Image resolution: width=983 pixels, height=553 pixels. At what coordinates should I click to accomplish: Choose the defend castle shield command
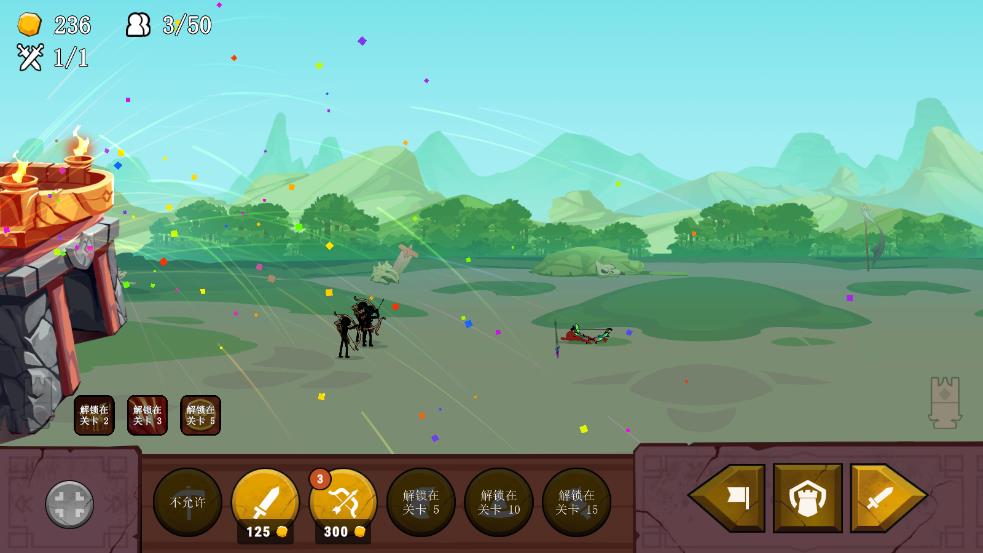click(x=807, y=497)
